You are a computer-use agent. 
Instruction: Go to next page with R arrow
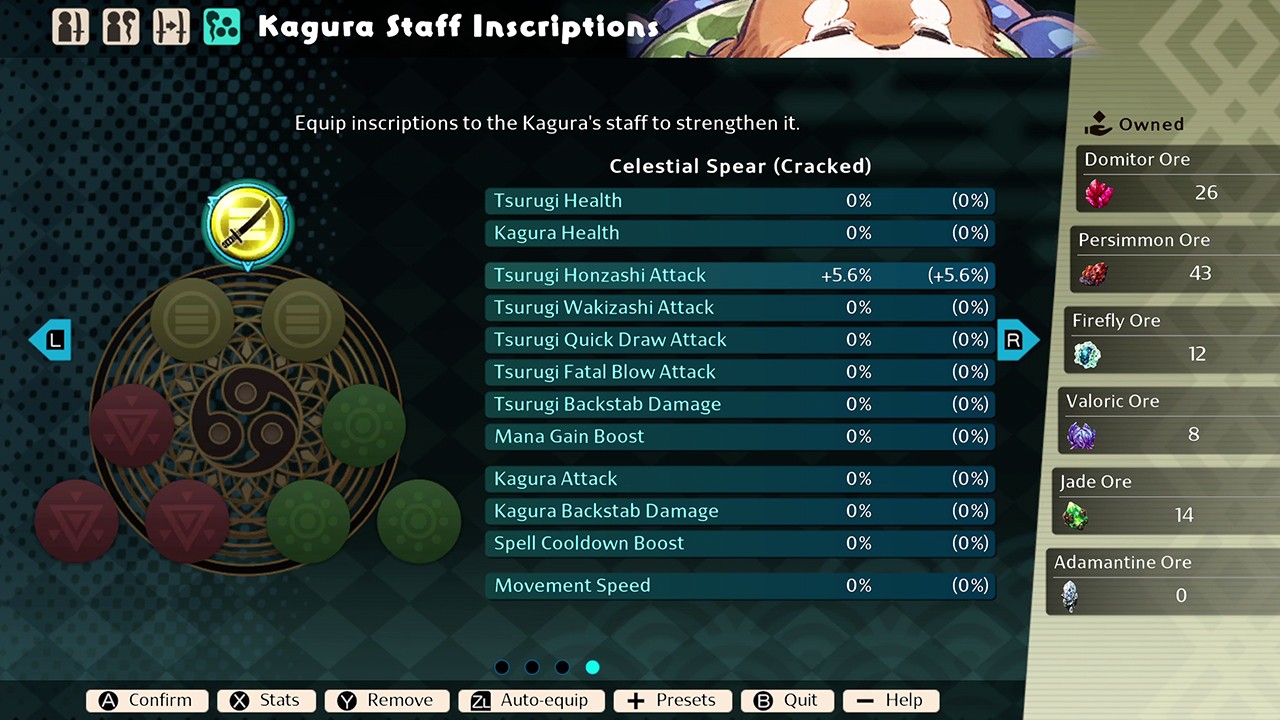coord(1017,340)
